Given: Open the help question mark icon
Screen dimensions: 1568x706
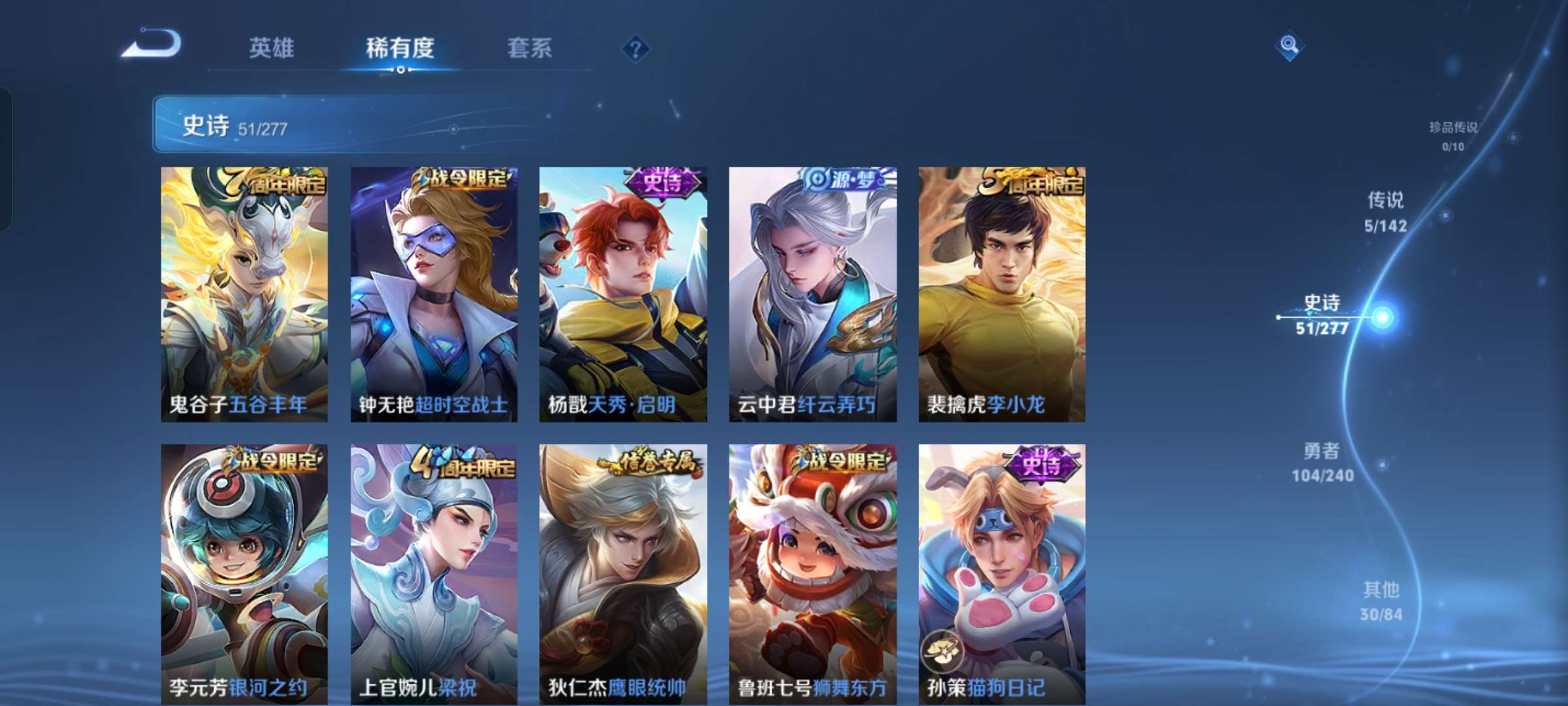Looking at the screenshot, I should (636, 49).
